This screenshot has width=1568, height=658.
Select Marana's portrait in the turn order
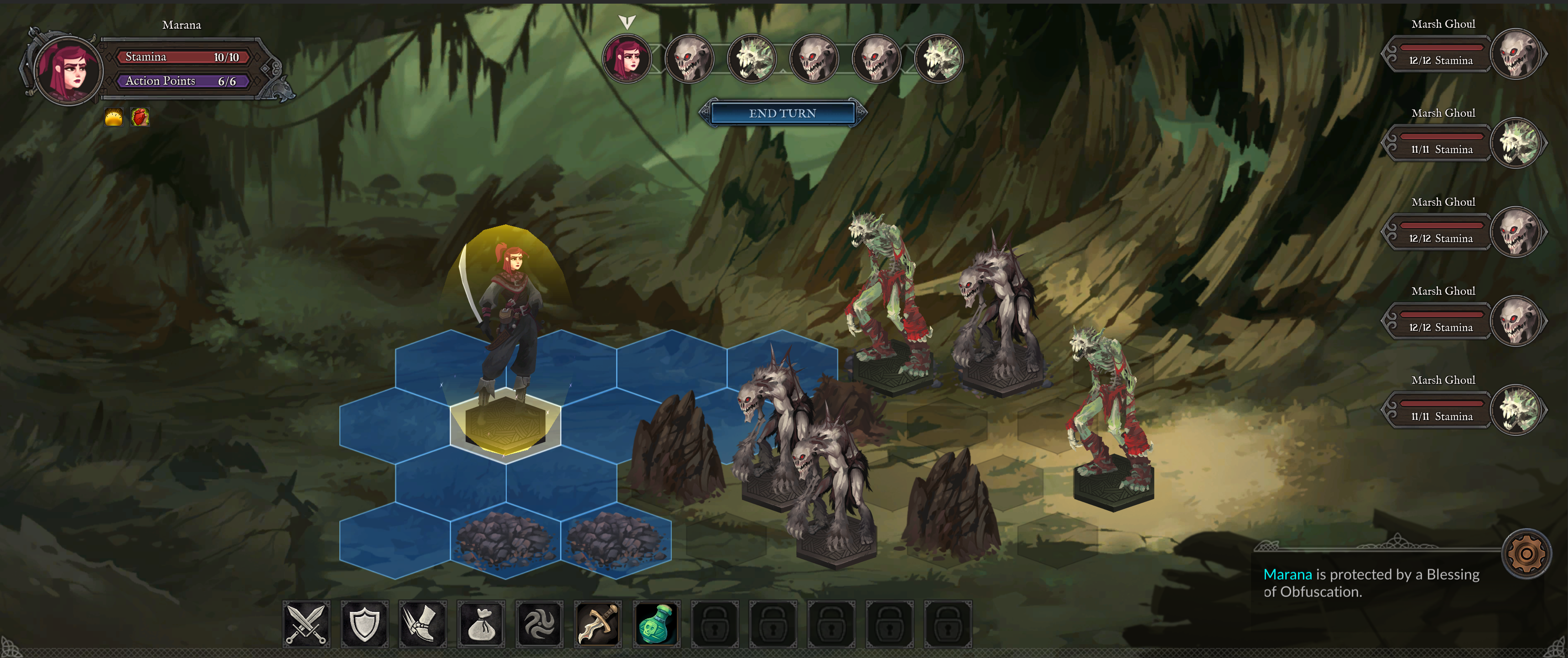626,59
